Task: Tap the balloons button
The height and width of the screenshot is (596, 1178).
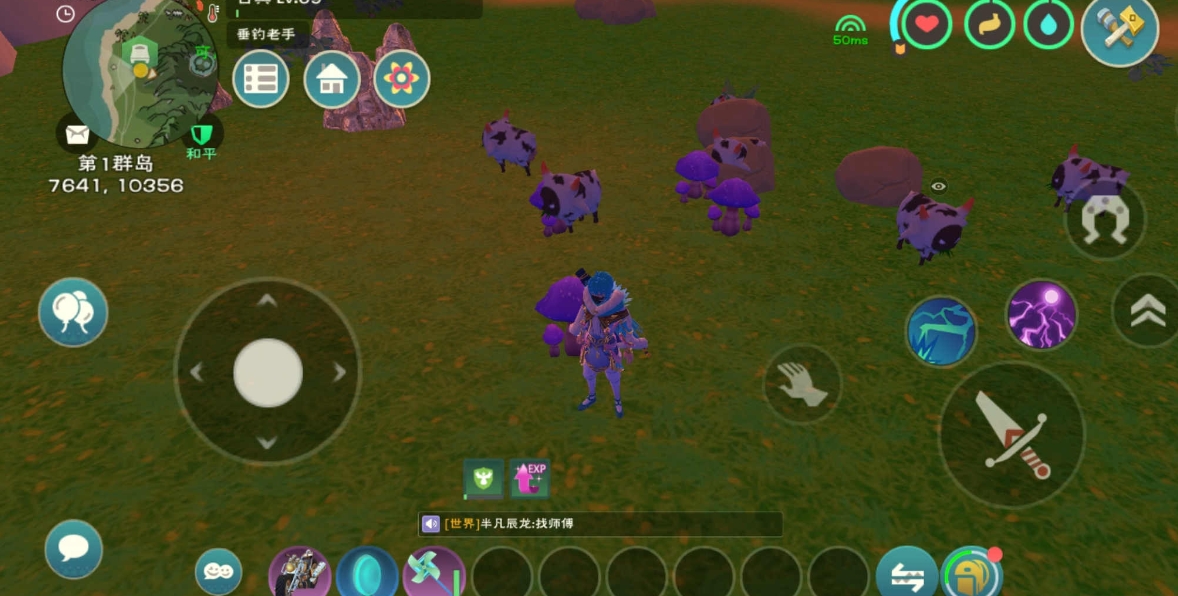Action: 73,312
